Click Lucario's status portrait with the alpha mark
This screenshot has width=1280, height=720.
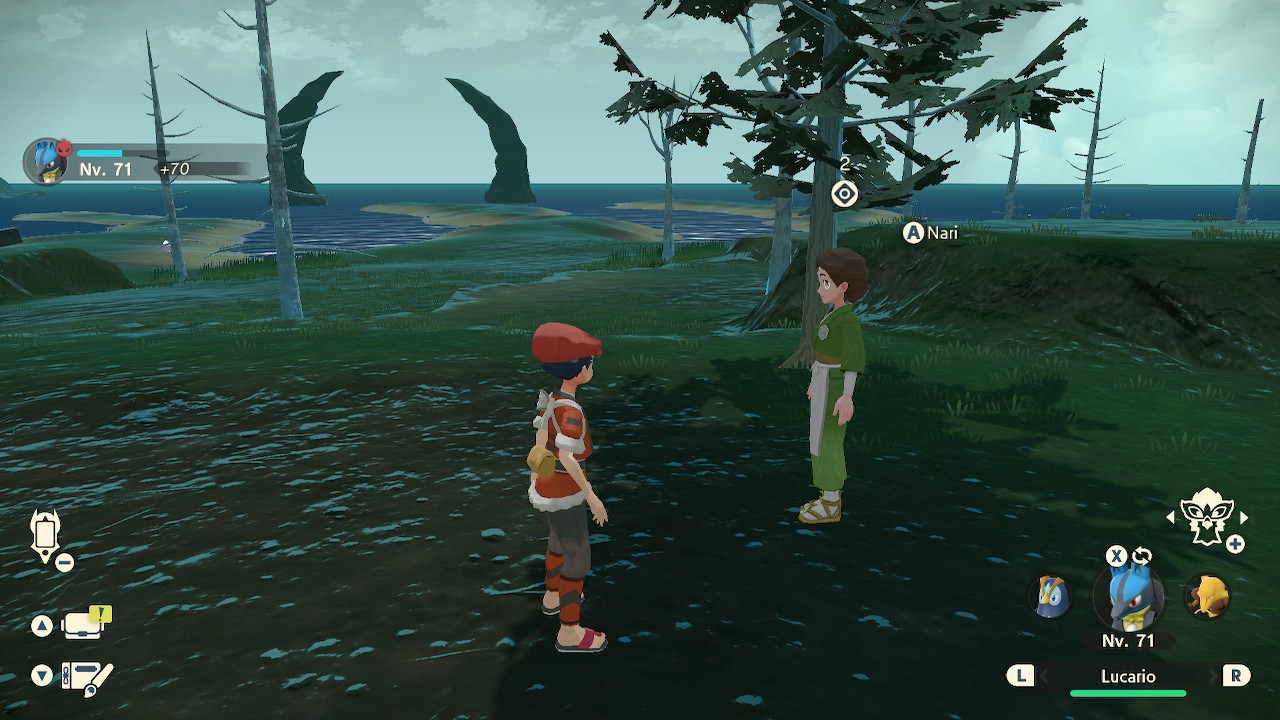(47, 162)
